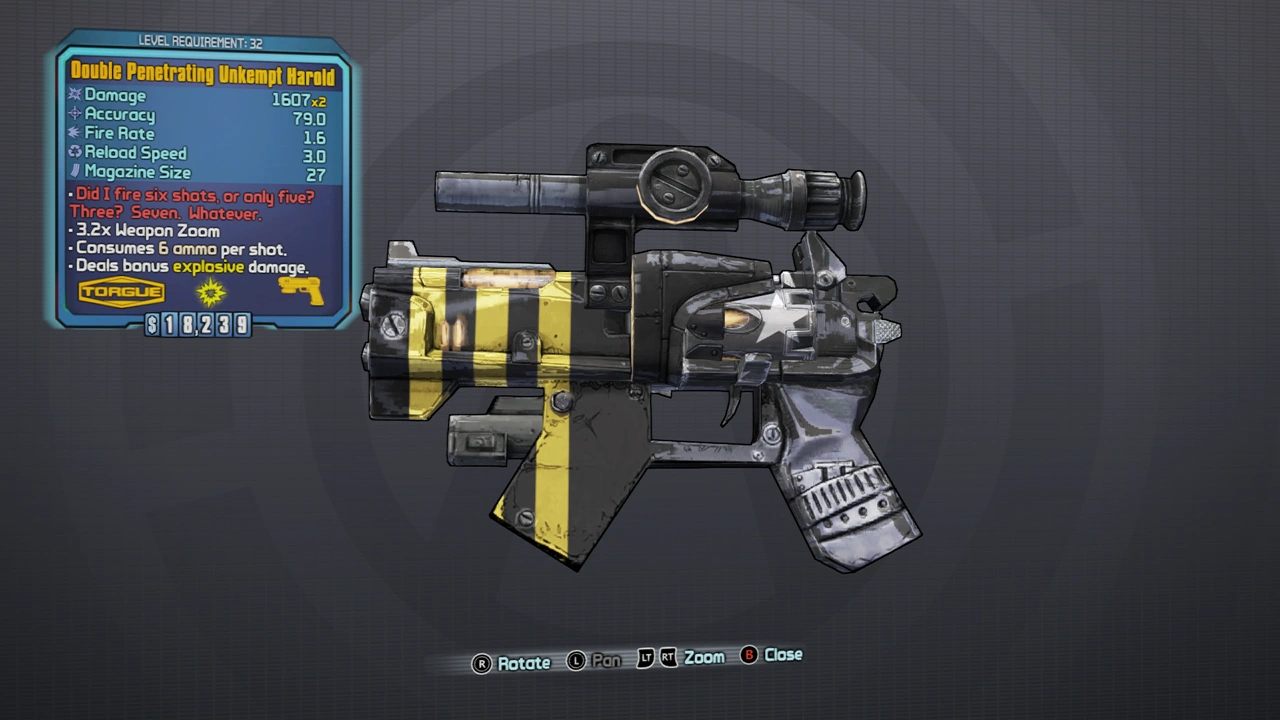
Task: Select the $18,239 price display
Action: coord(197,325)
